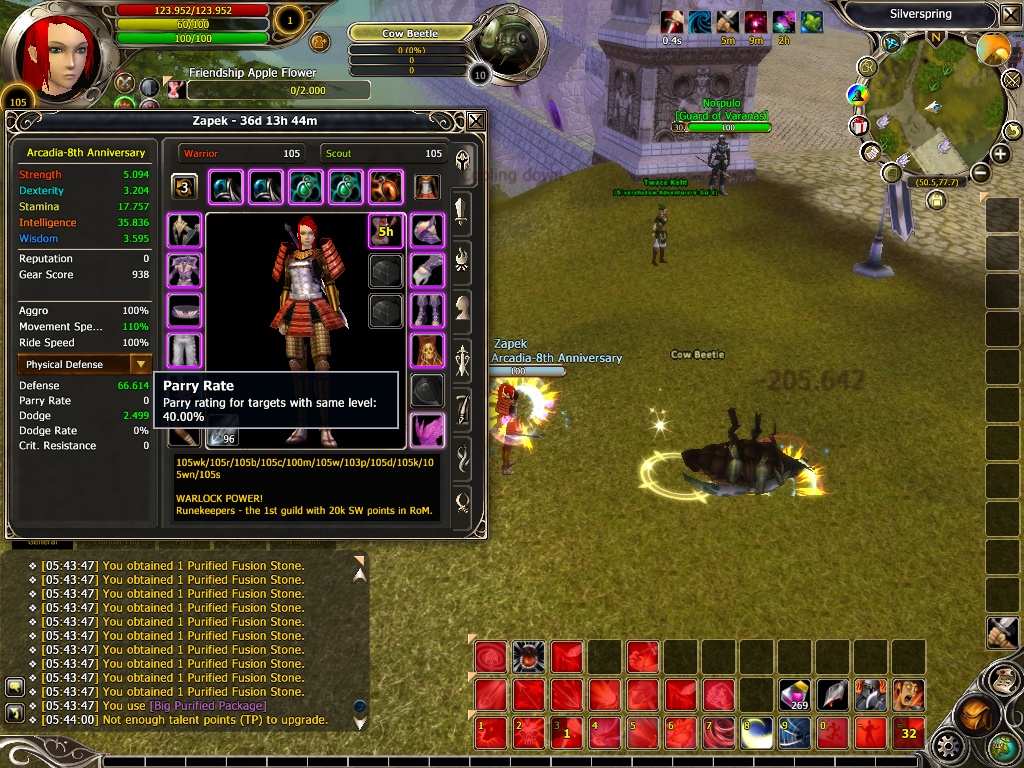The height and width of the screenshot is (768, 1024).
Task: Zoom in the minimap
Action: pos(1000,154)
